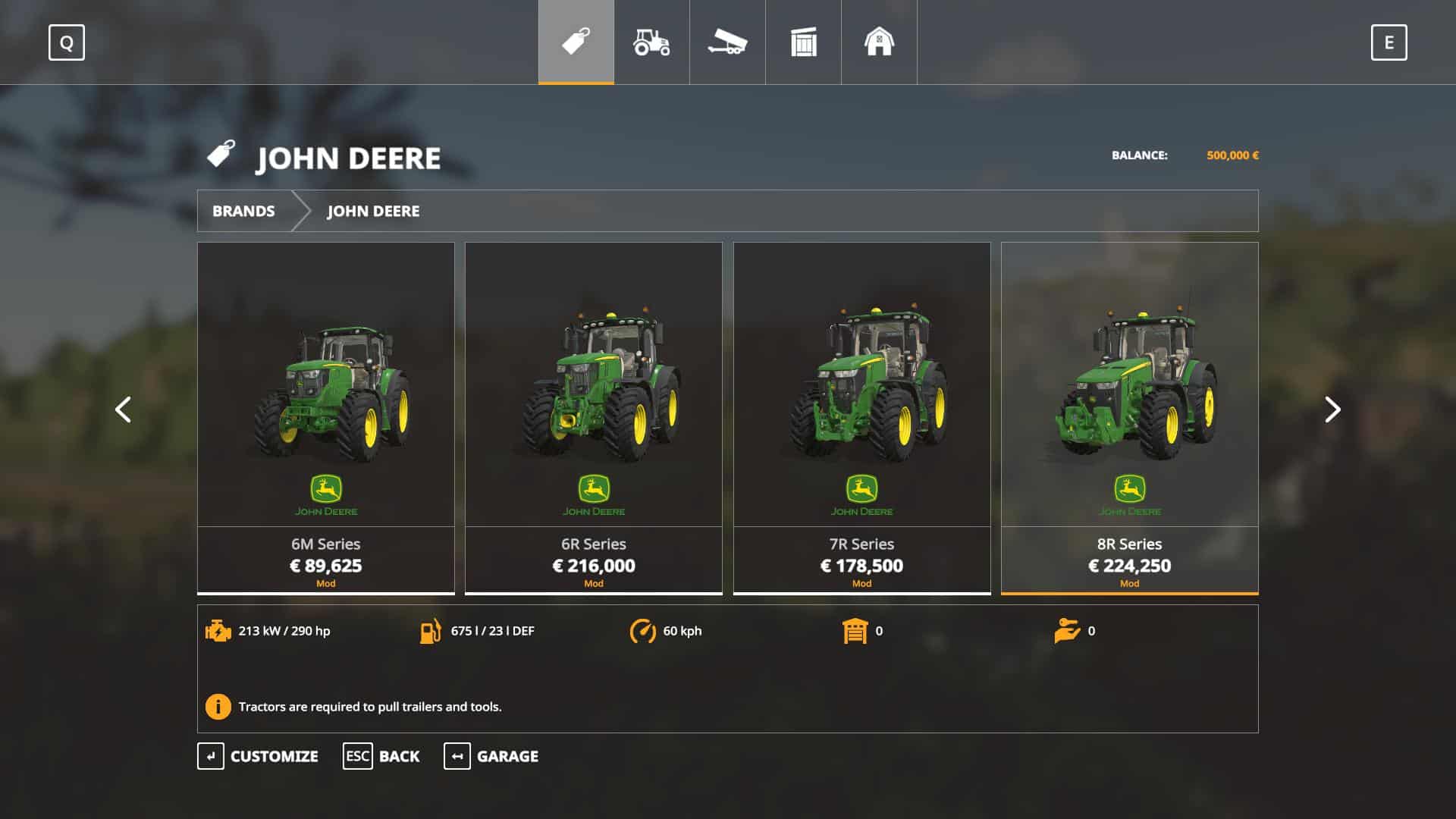Customize the selected tractor
This screenshot has width=1456, height=819.
click(x=259, y=756)
